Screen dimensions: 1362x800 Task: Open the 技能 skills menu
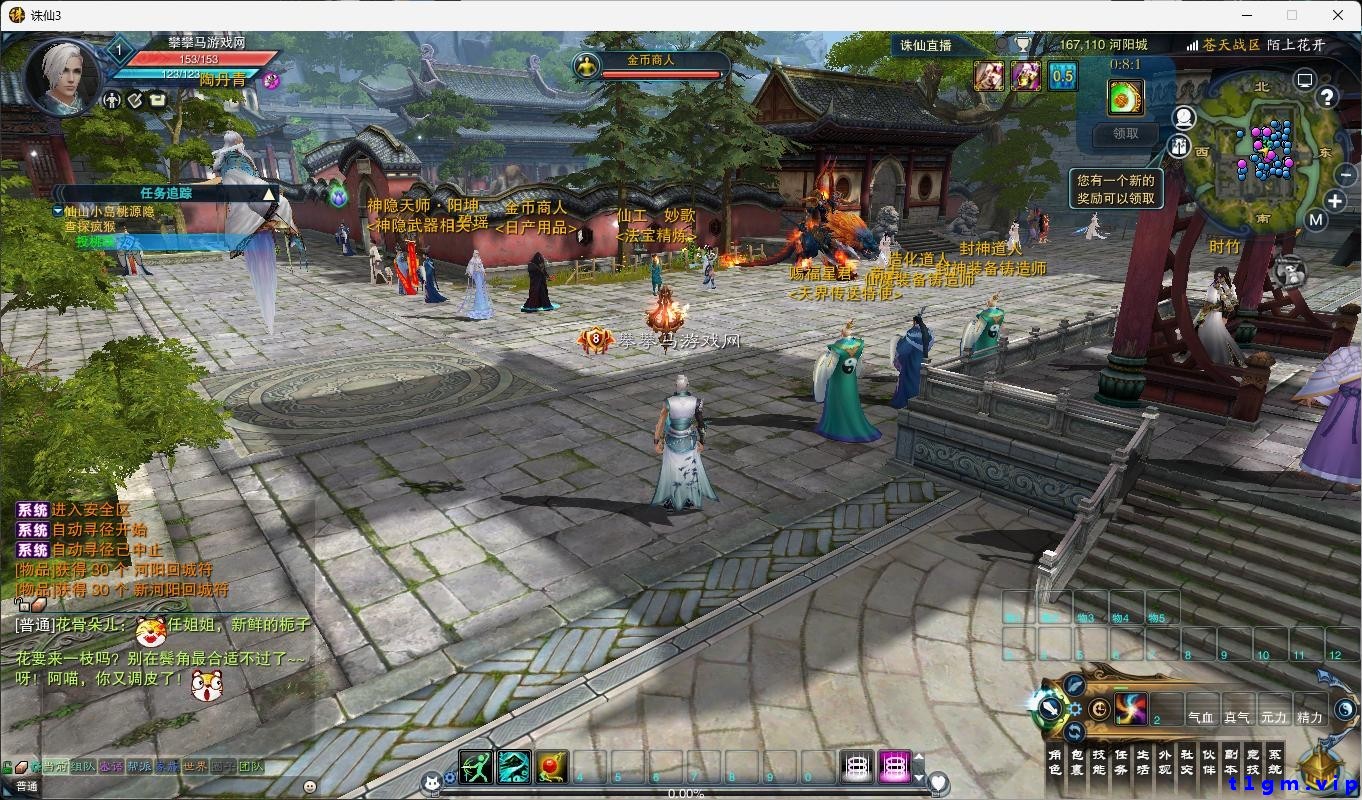(x=1099, y=762)
